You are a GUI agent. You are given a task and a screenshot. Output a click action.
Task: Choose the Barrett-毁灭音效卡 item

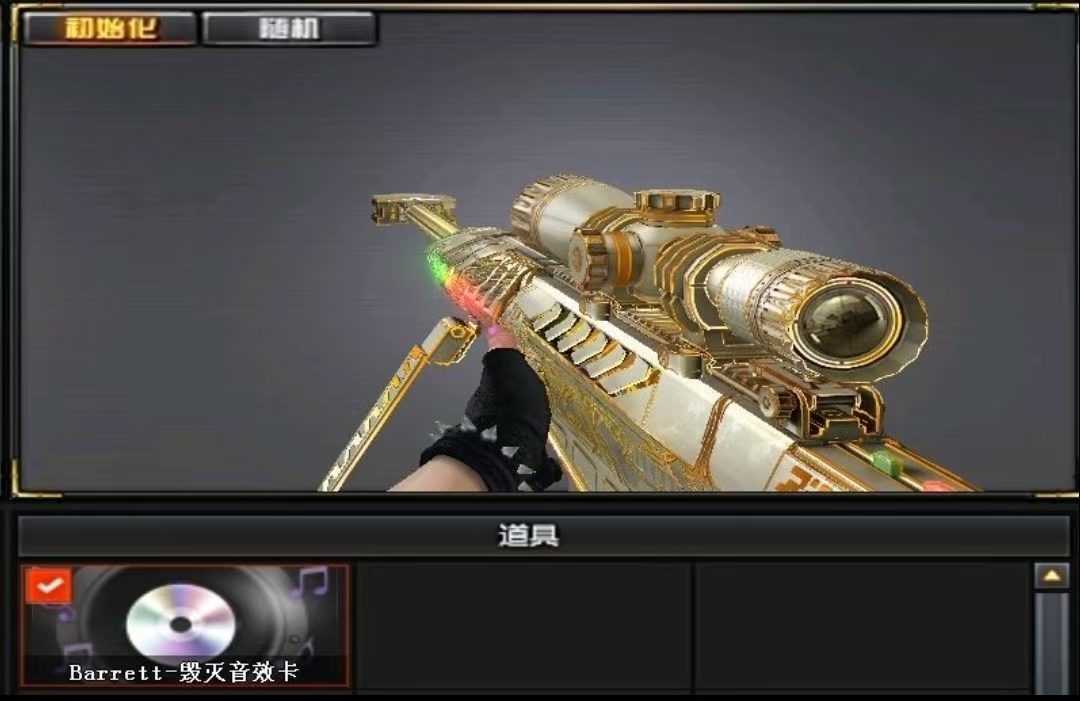point(186,627)
